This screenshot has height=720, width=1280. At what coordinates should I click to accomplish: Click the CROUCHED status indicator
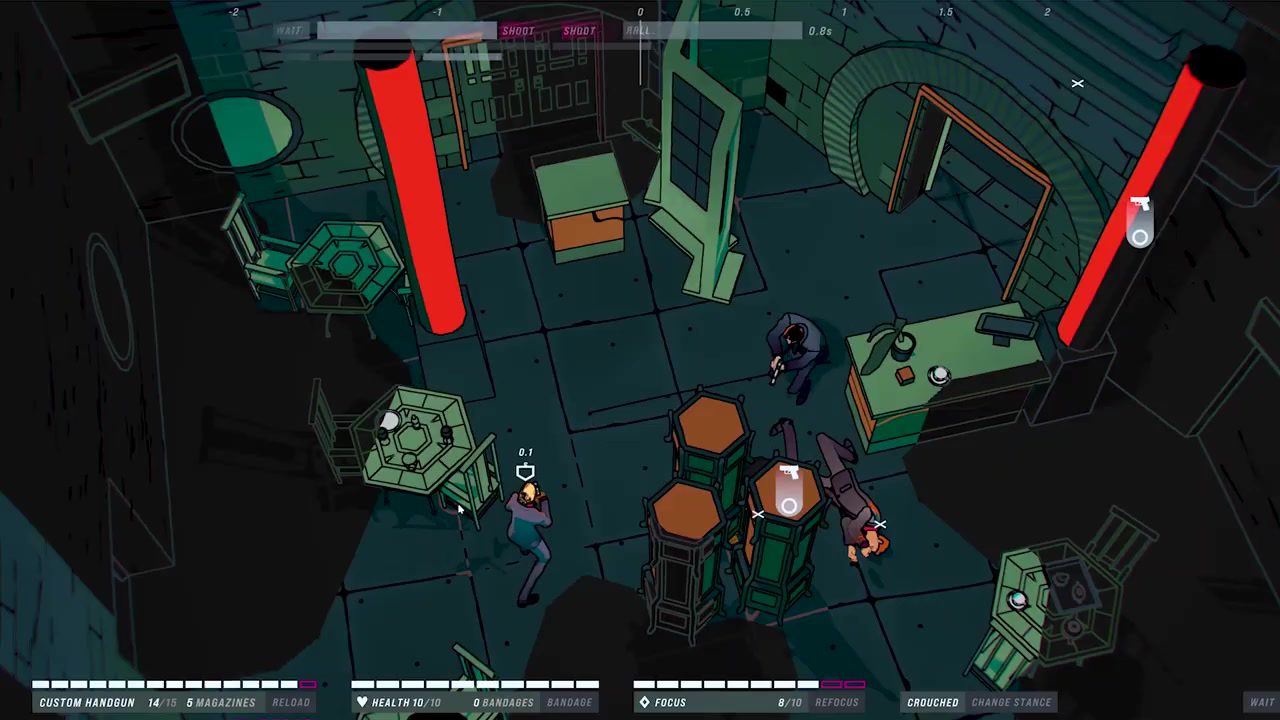tap(933, 702)
